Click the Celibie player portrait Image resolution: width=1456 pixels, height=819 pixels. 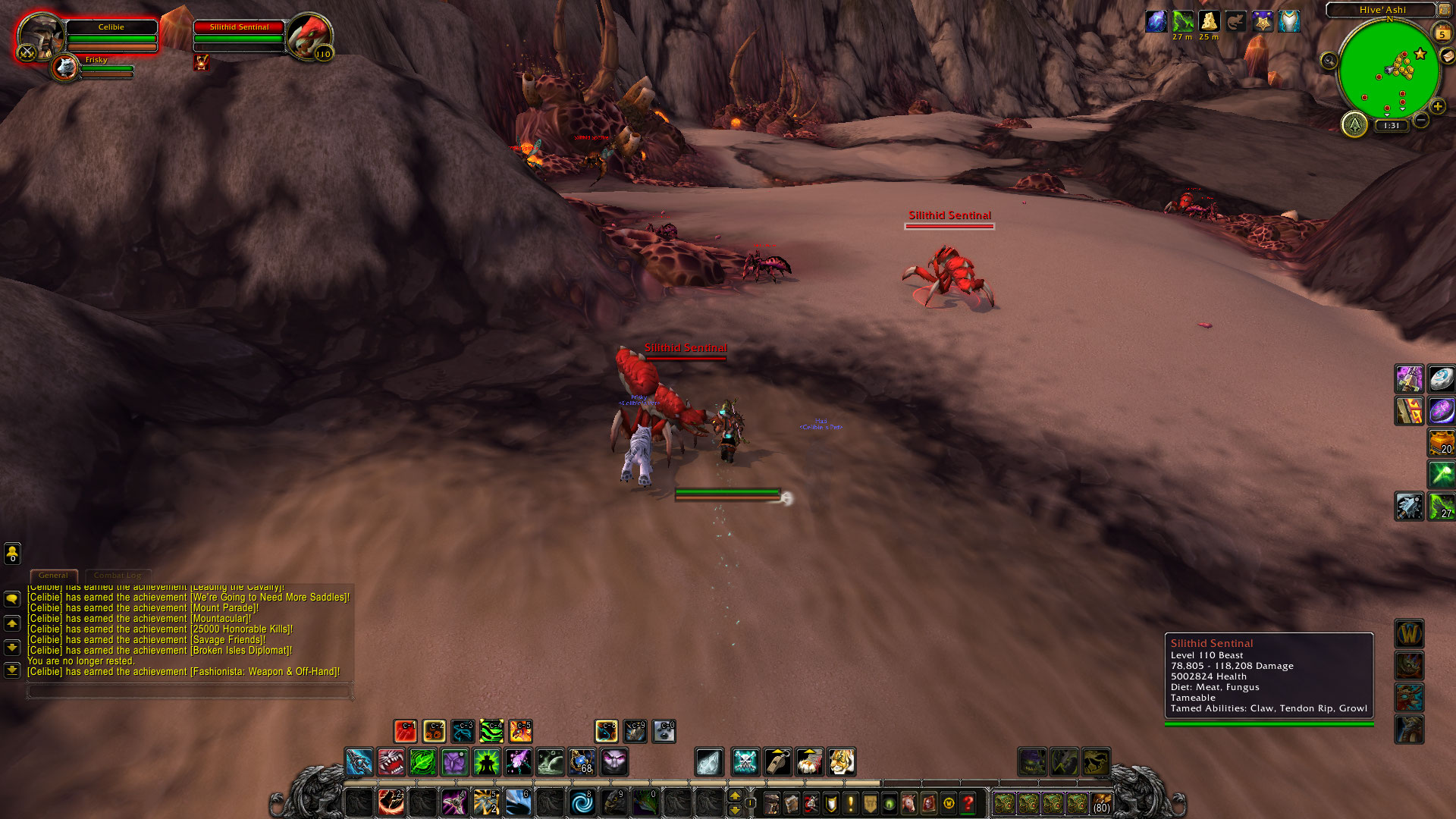point(40,36)
